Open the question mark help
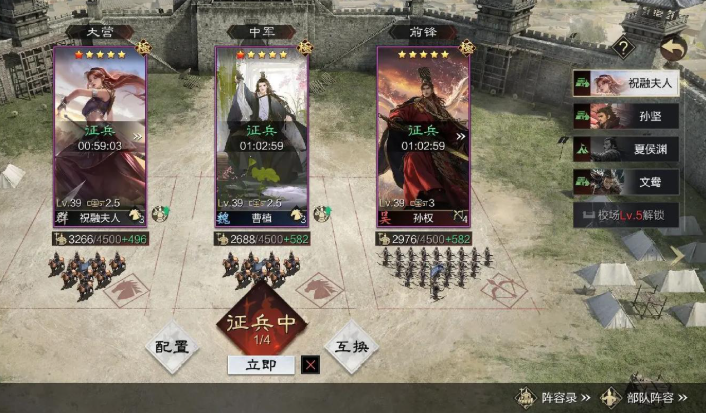This screenshot has width=706, height=413. pos(623,46)
